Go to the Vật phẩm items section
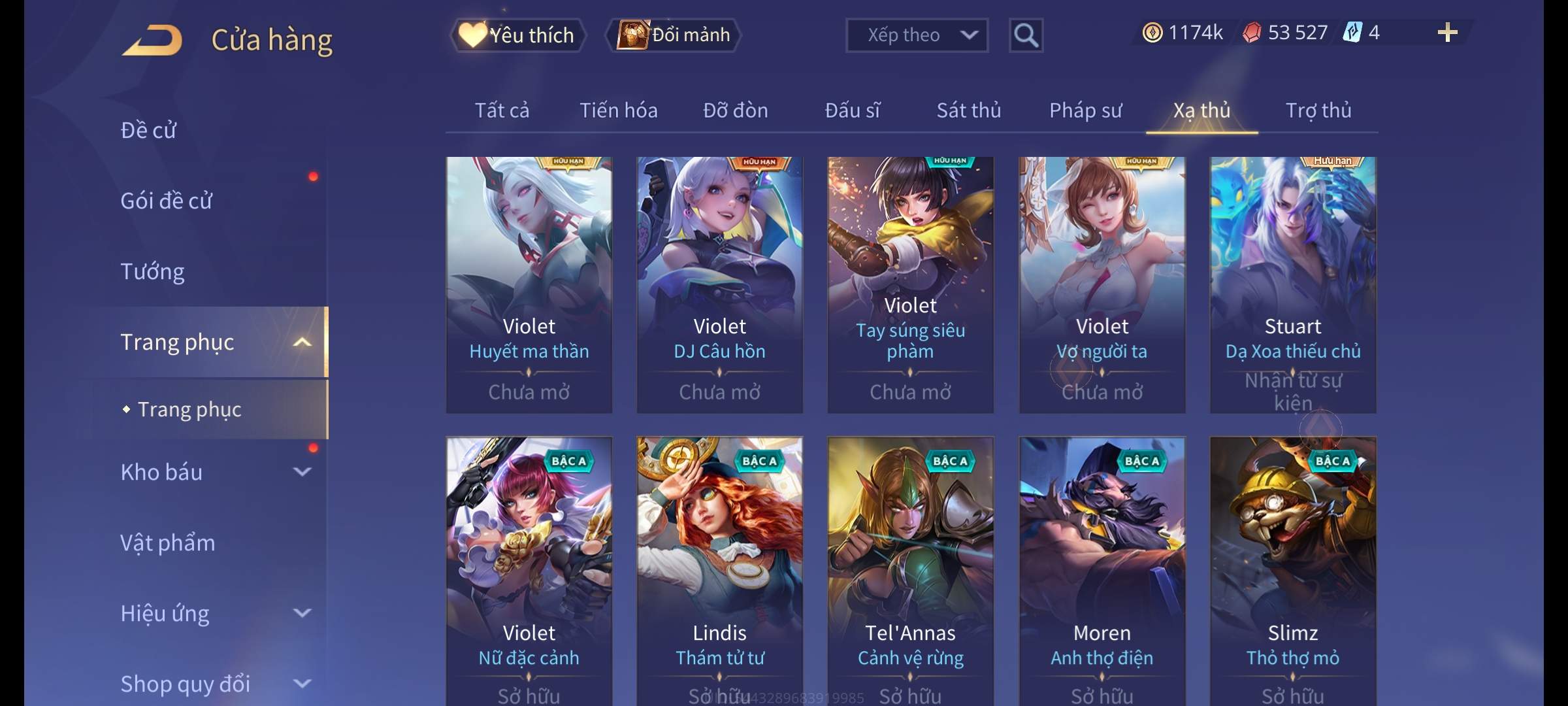This screenshot has height=706, width=1568. [167, 543]
